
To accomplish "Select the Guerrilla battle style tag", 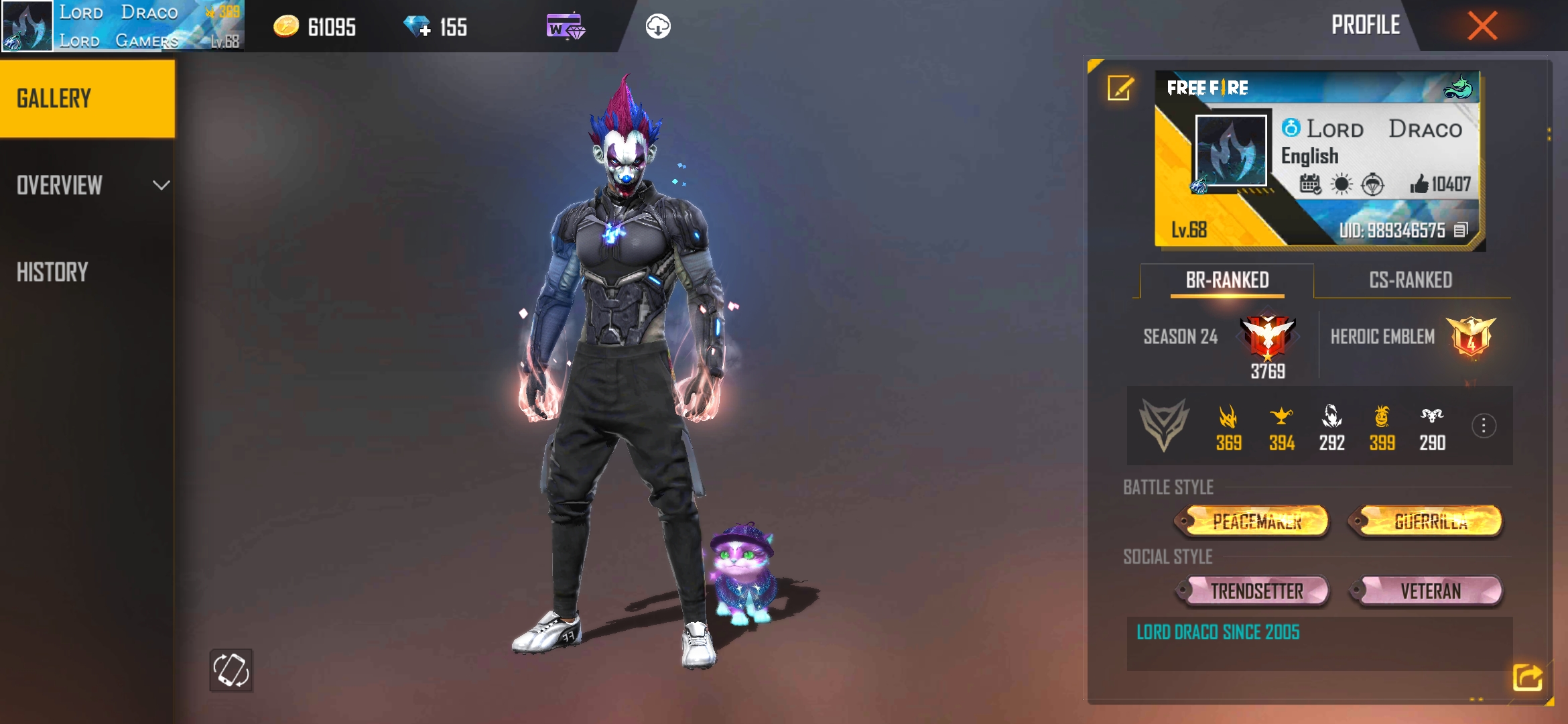I will pyautogui.click(x=1429, y=522).
